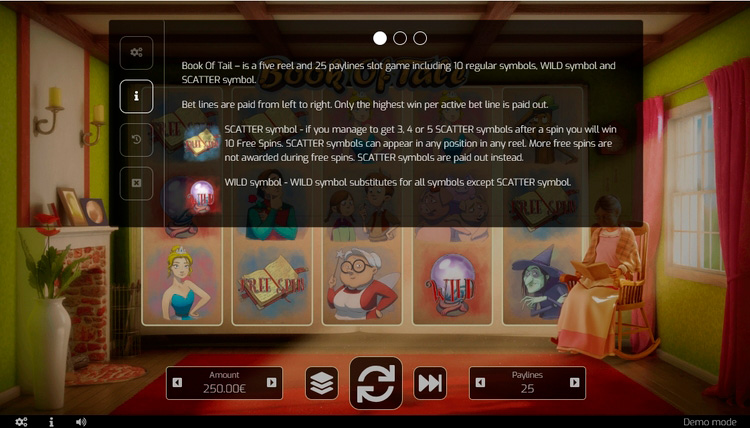Screen dimensions: 750x428
Task: Open the settings gear tab in the side panel
Action: [136, 53]
